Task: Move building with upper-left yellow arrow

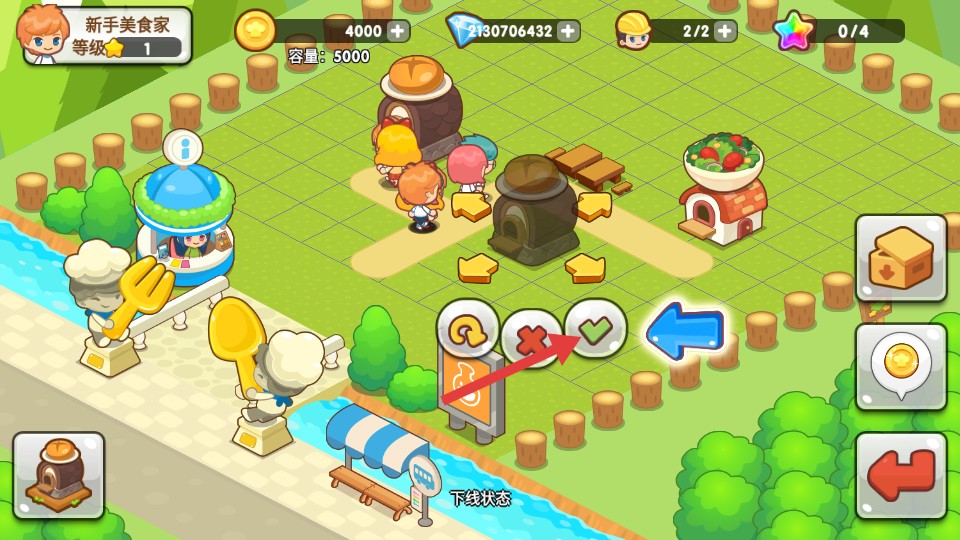Action: coord(470,206)
